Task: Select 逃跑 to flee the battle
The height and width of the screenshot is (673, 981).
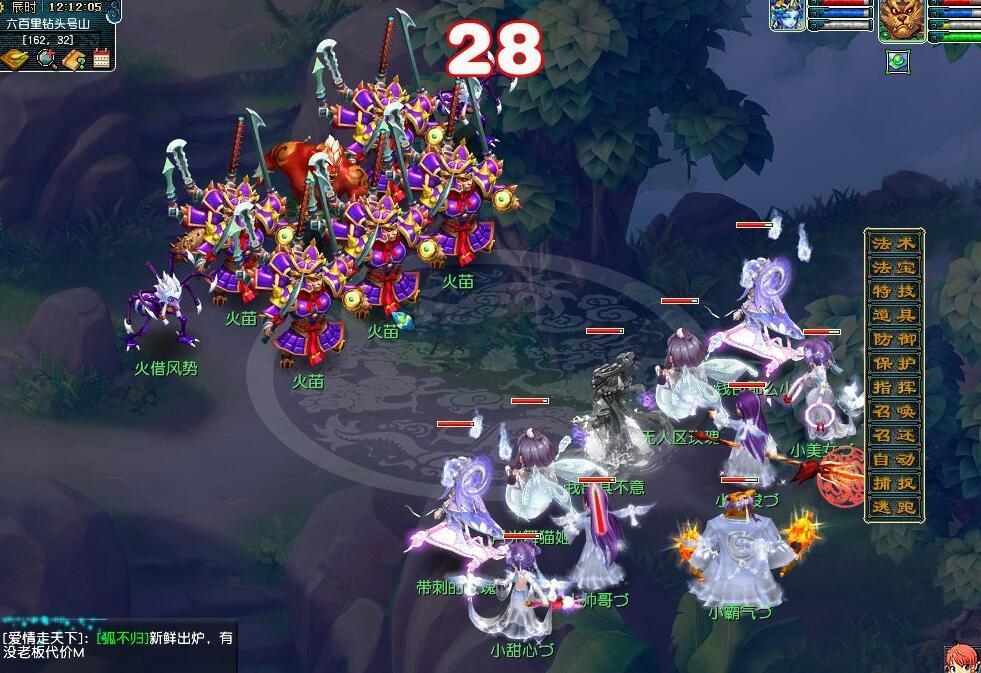Action: point(893,507)
